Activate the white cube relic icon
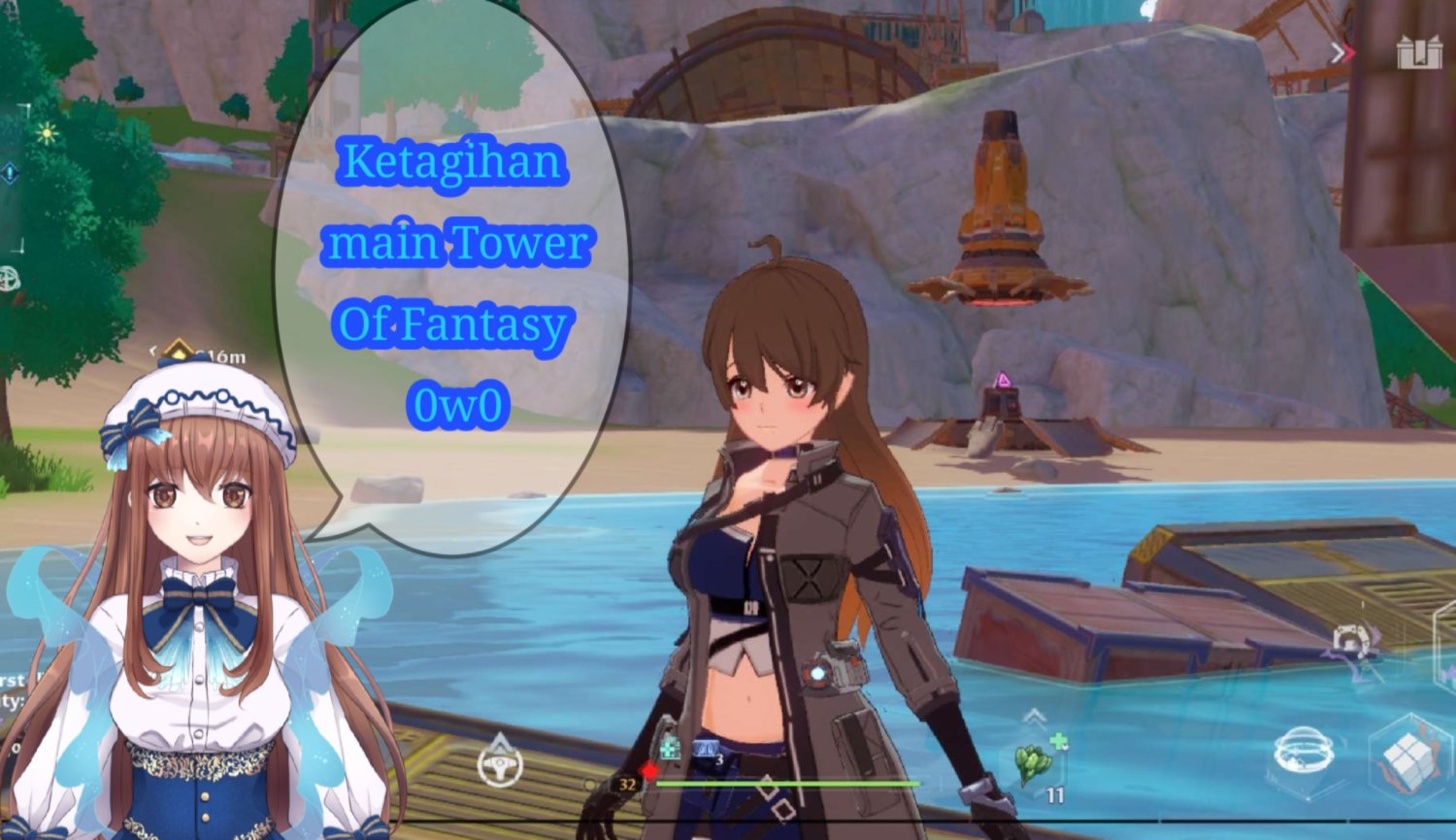Image resolution: width=1456 pixels, height=840 pixels. pos(1407,761)
